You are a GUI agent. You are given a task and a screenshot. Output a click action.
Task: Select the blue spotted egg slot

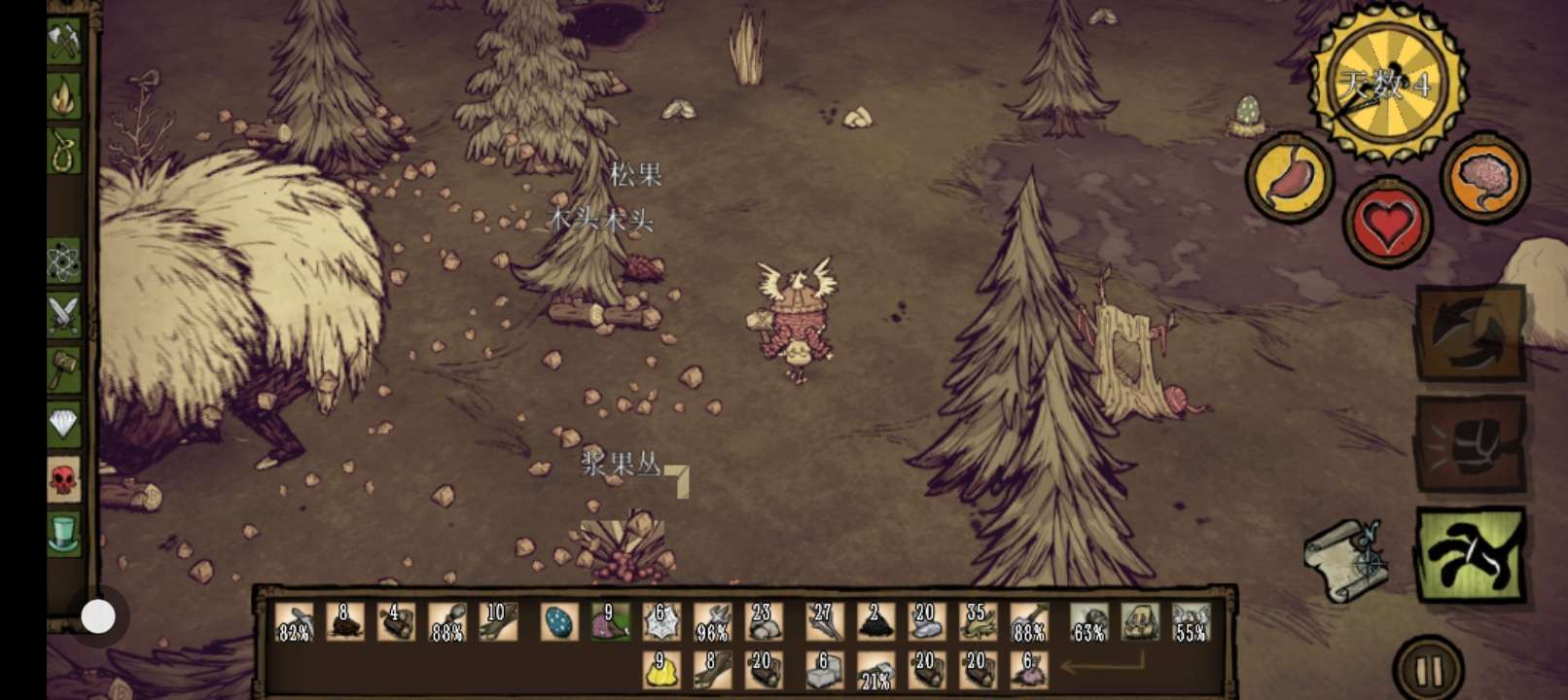click(559, 622)
